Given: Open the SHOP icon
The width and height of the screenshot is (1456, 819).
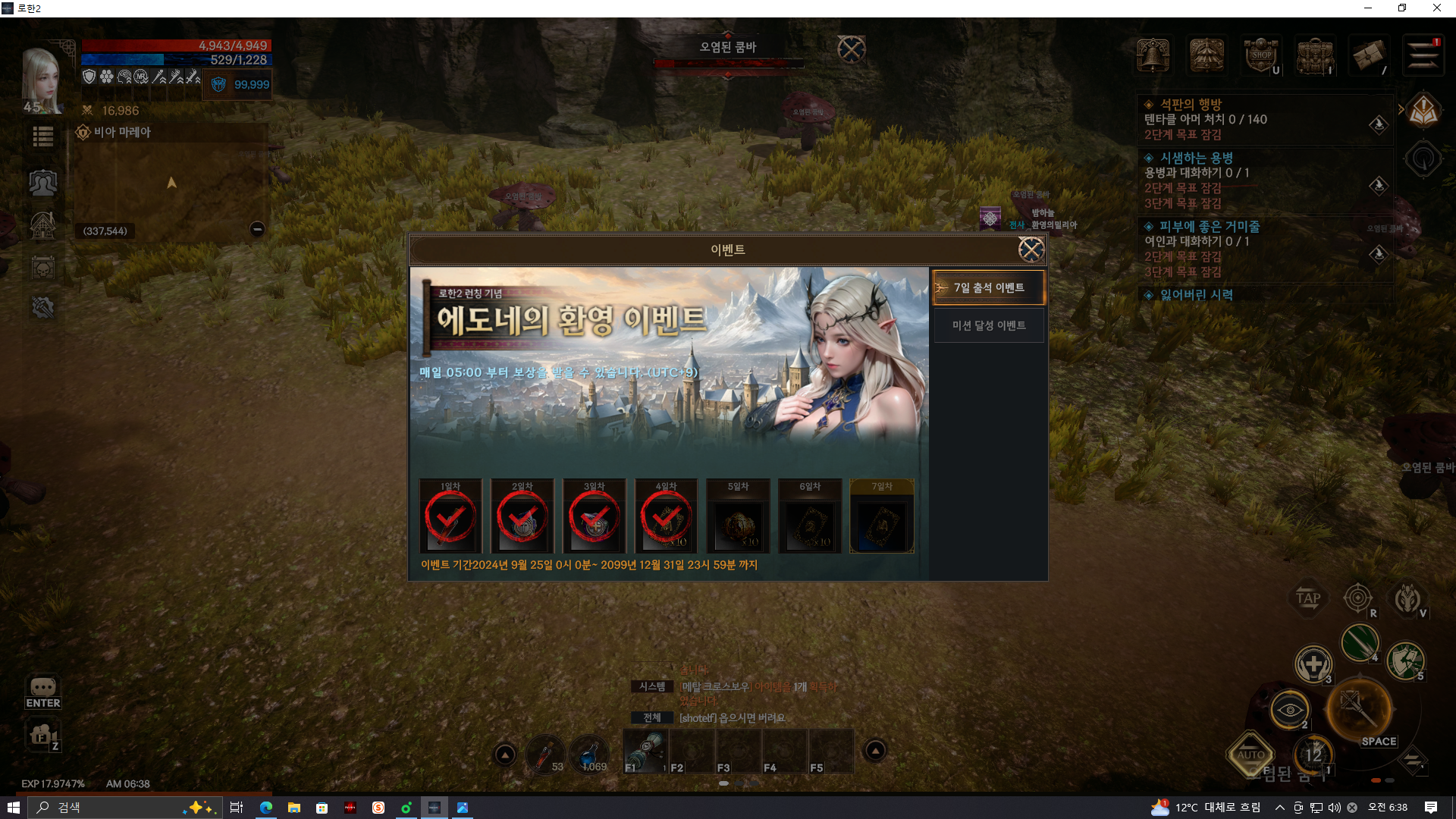Looking at the screenshot, I should point(1261,55).
